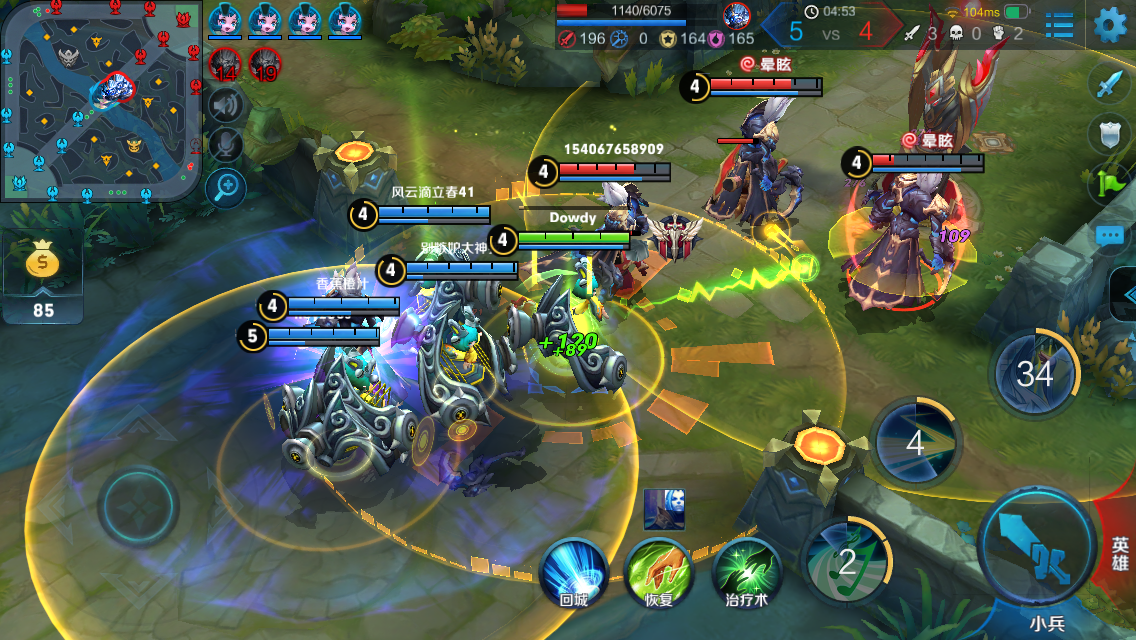Image resolution: width=1136 pixels, height=640 pixels.
Task: Tap the minimap
Action: click(100, 100)
